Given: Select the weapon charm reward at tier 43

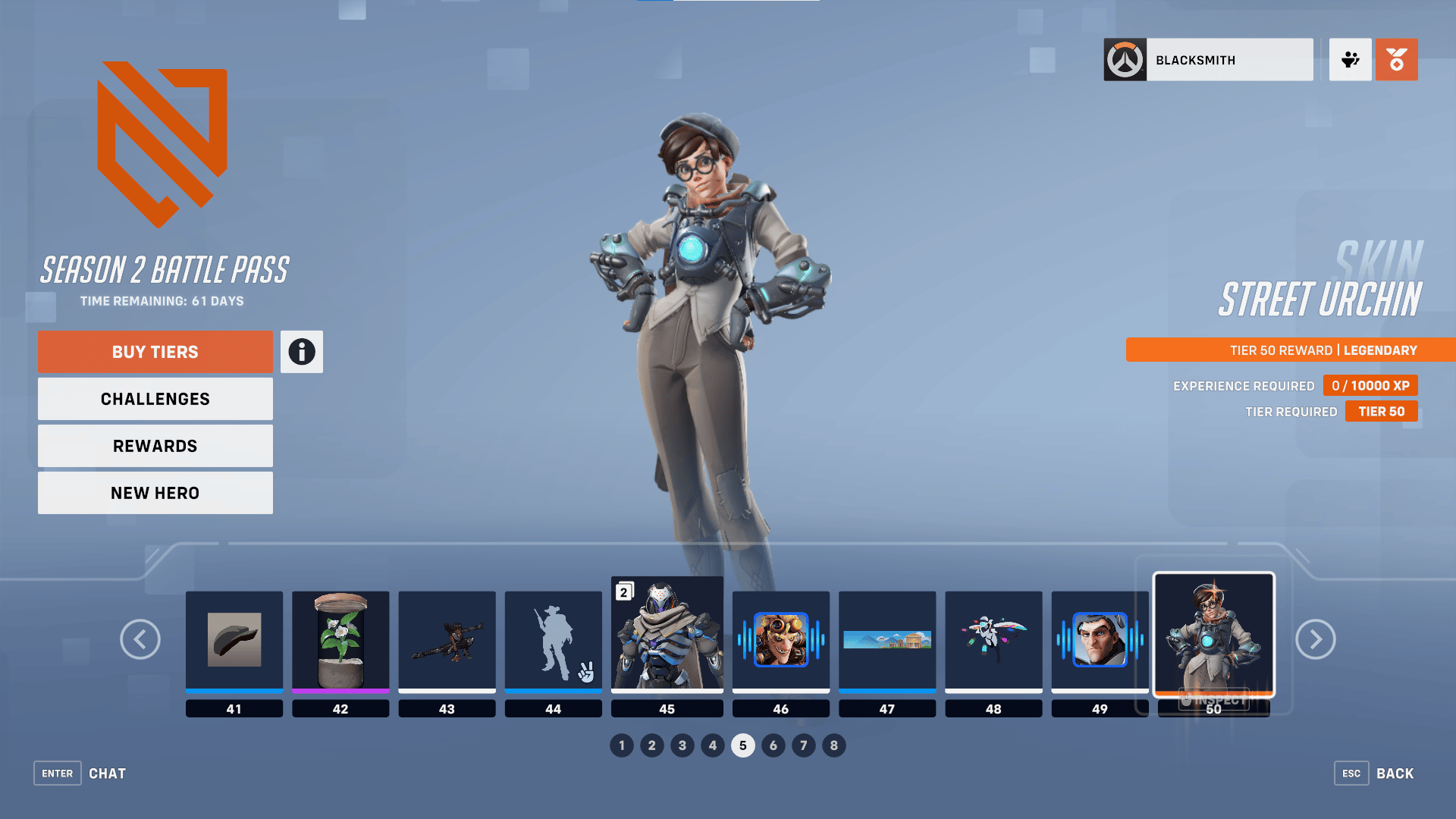Looking at the screenshot, I should [447, 641].
